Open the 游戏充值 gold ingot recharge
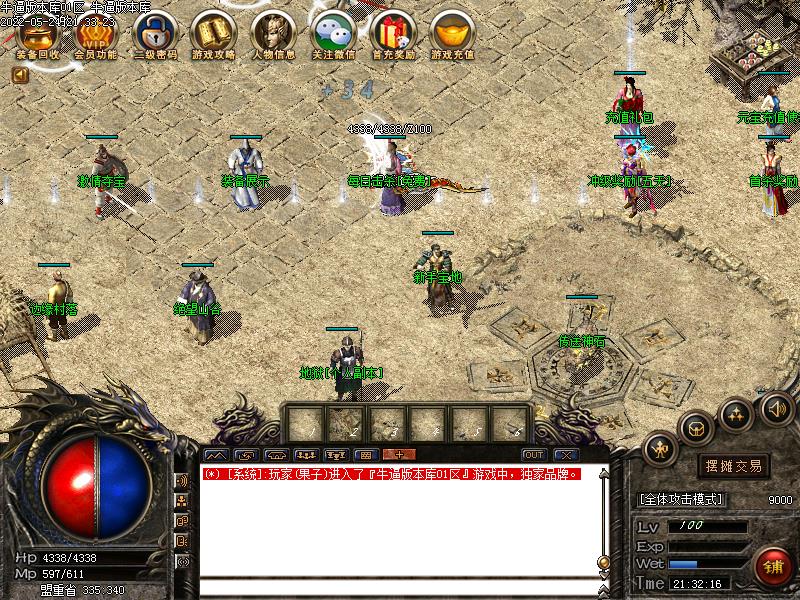 [x=452, y=35]
